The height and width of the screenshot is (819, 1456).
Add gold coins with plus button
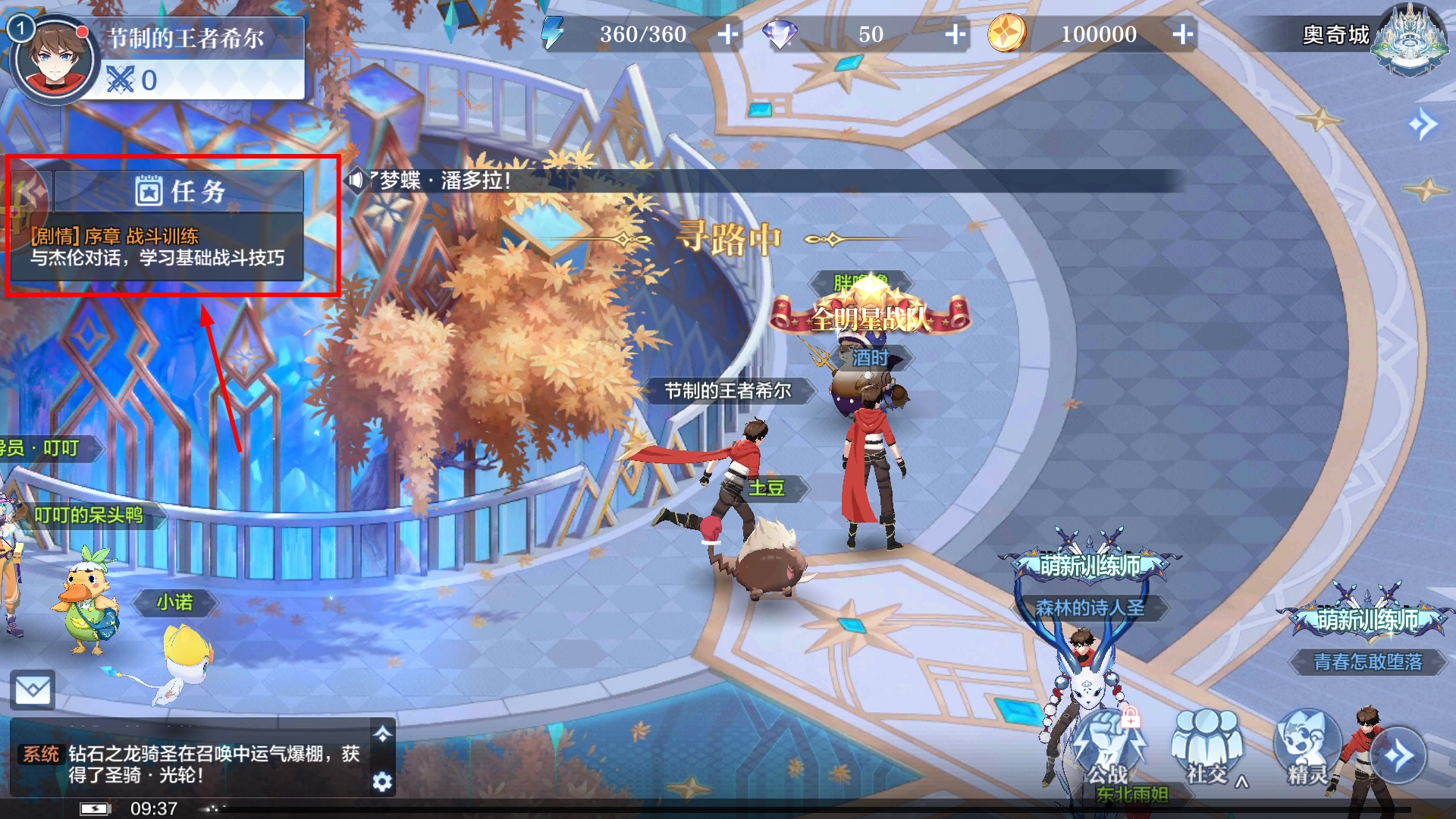click(x=1182, y=34)
